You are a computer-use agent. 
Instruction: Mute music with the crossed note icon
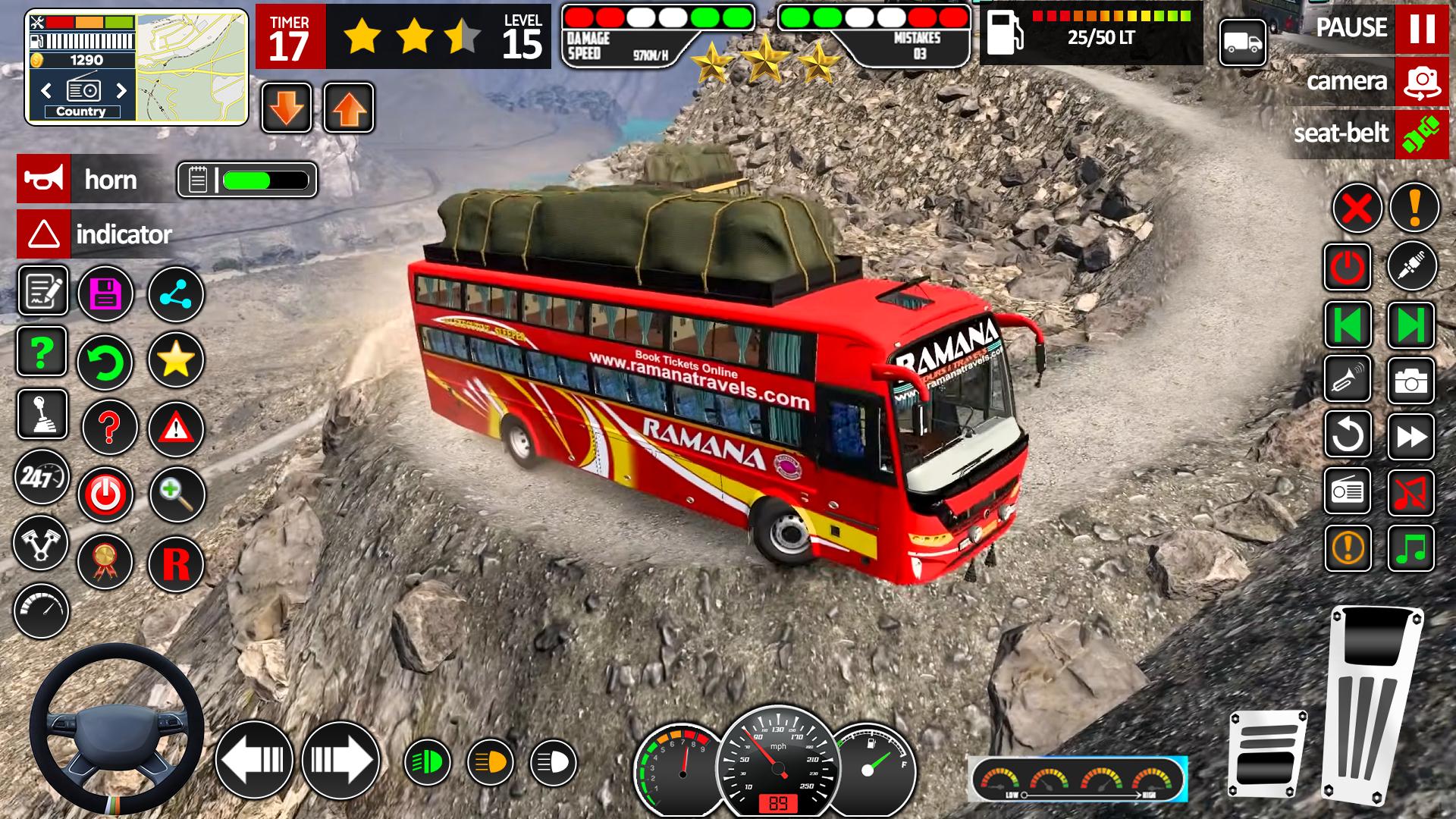point(1410,492)
